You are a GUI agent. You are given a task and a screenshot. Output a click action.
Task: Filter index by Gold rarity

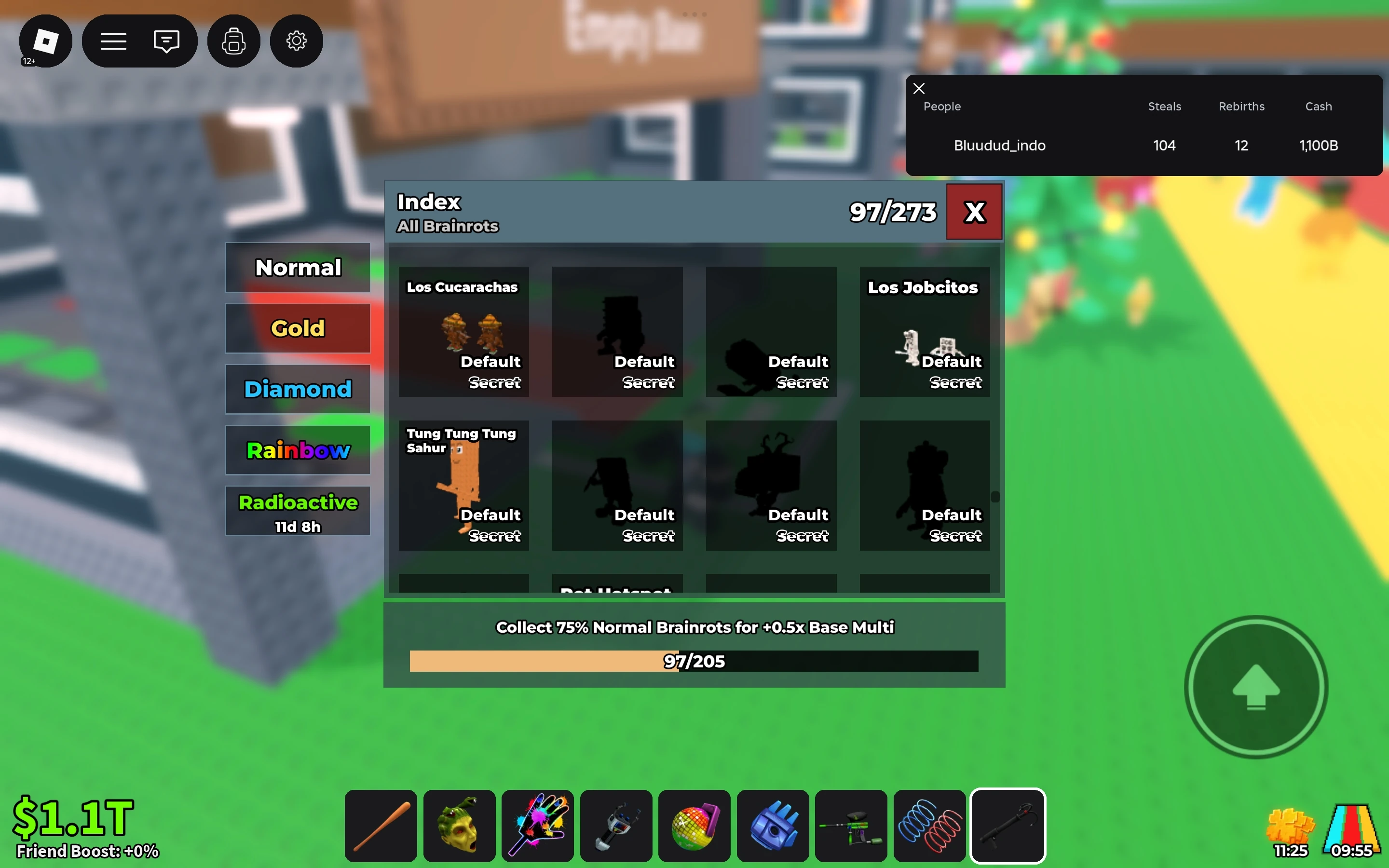click(297, 328)
